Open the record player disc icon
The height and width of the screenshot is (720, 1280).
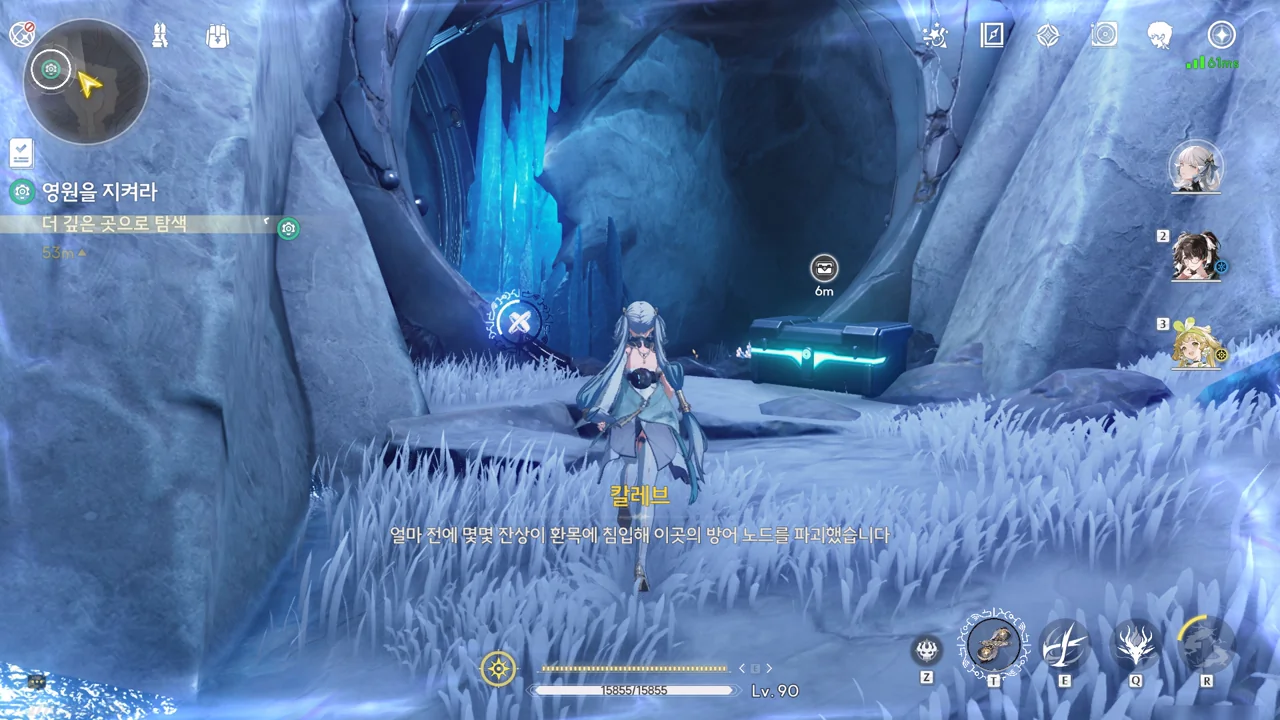click(x=1104, y=36)
